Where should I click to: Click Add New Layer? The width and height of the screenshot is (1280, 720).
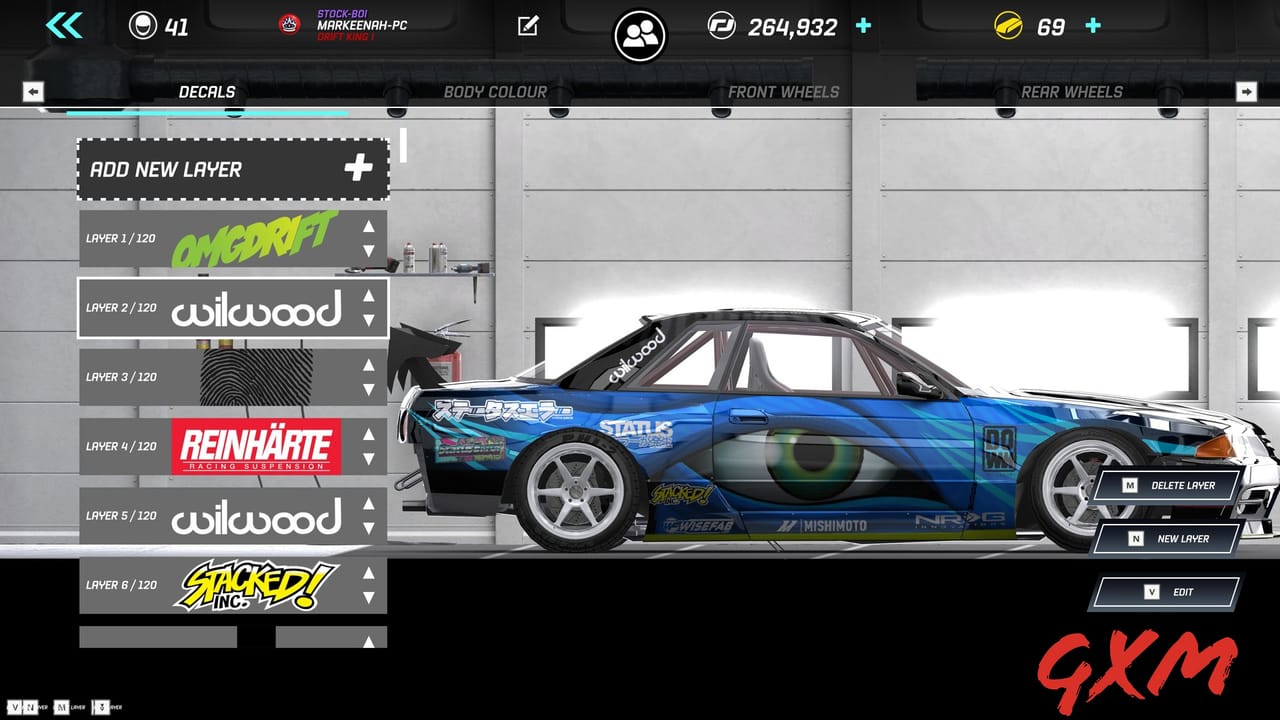pyautogui.click(x=230, y=168)
